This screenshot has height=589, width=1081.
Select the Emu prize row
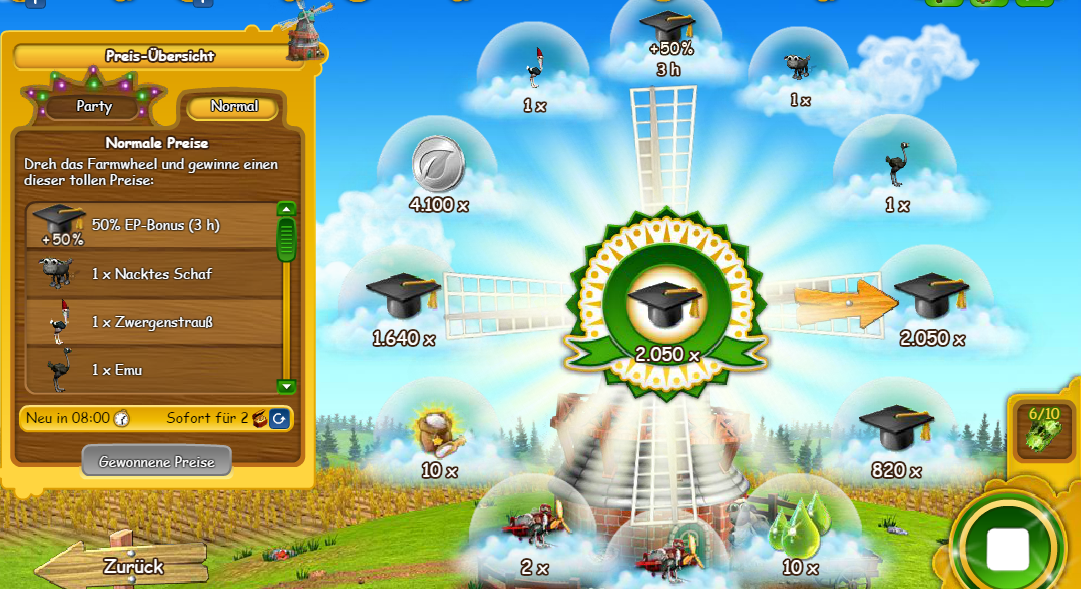152,370
